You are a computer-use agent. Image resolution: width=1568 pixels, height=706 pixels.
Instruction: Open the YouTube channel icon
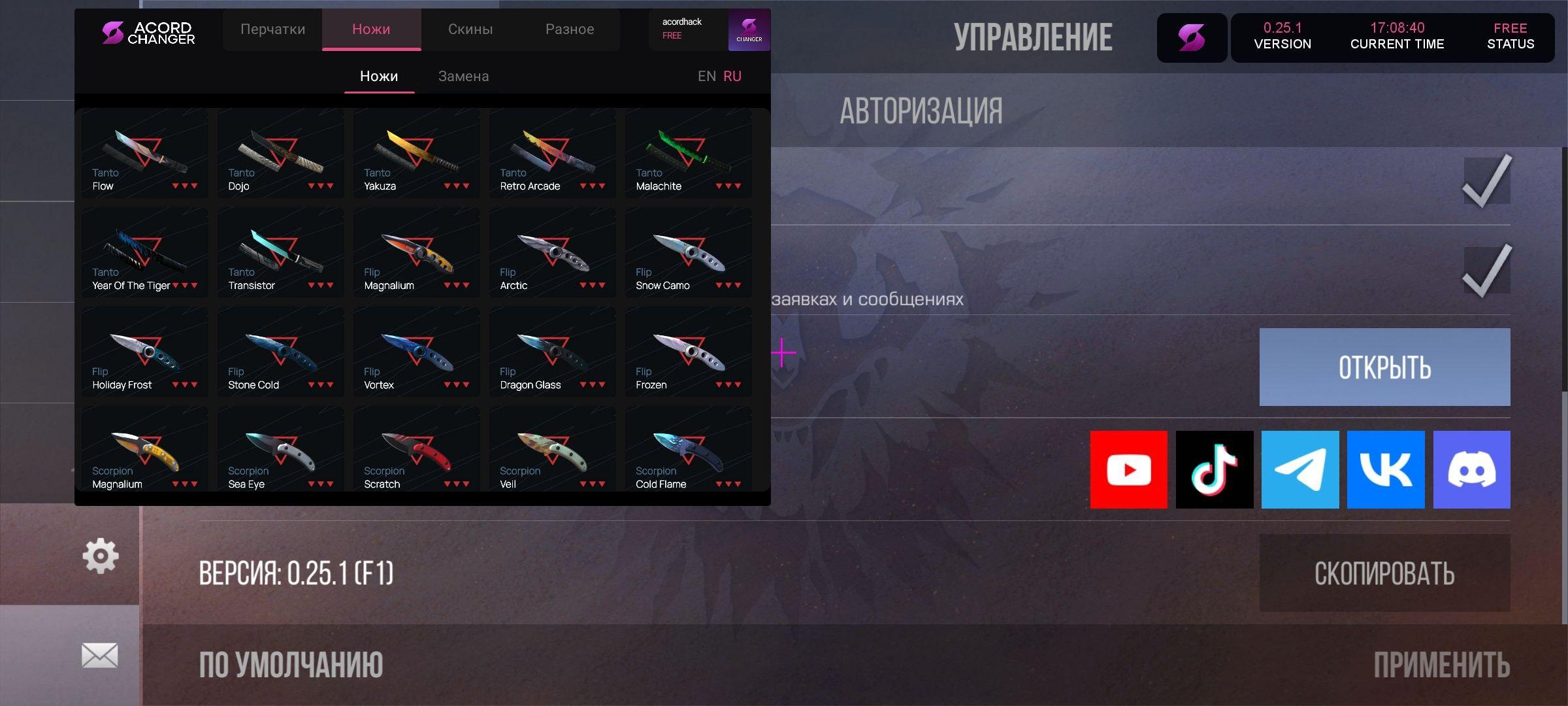point(1128,469)
